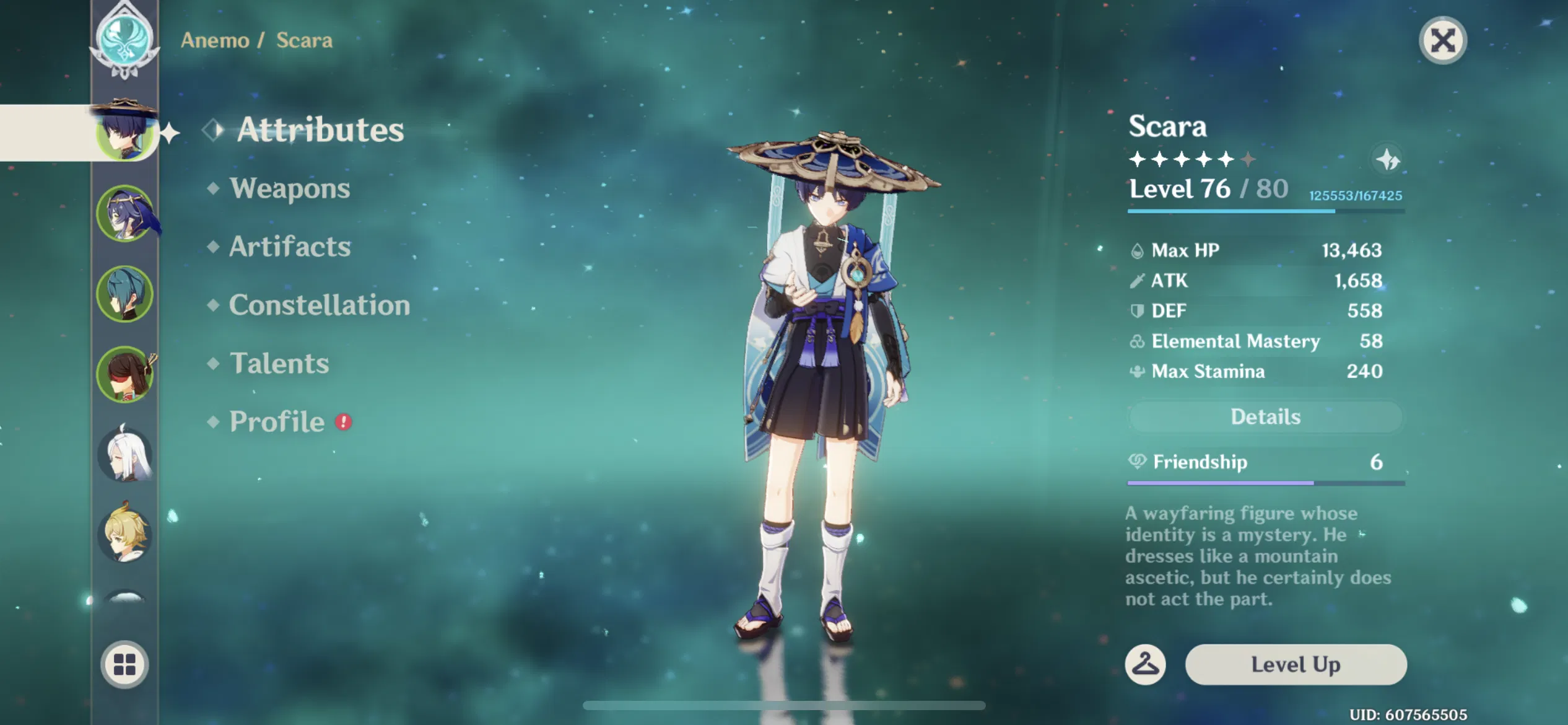Click the Profile alert notification badge

[x=344, y=421]
